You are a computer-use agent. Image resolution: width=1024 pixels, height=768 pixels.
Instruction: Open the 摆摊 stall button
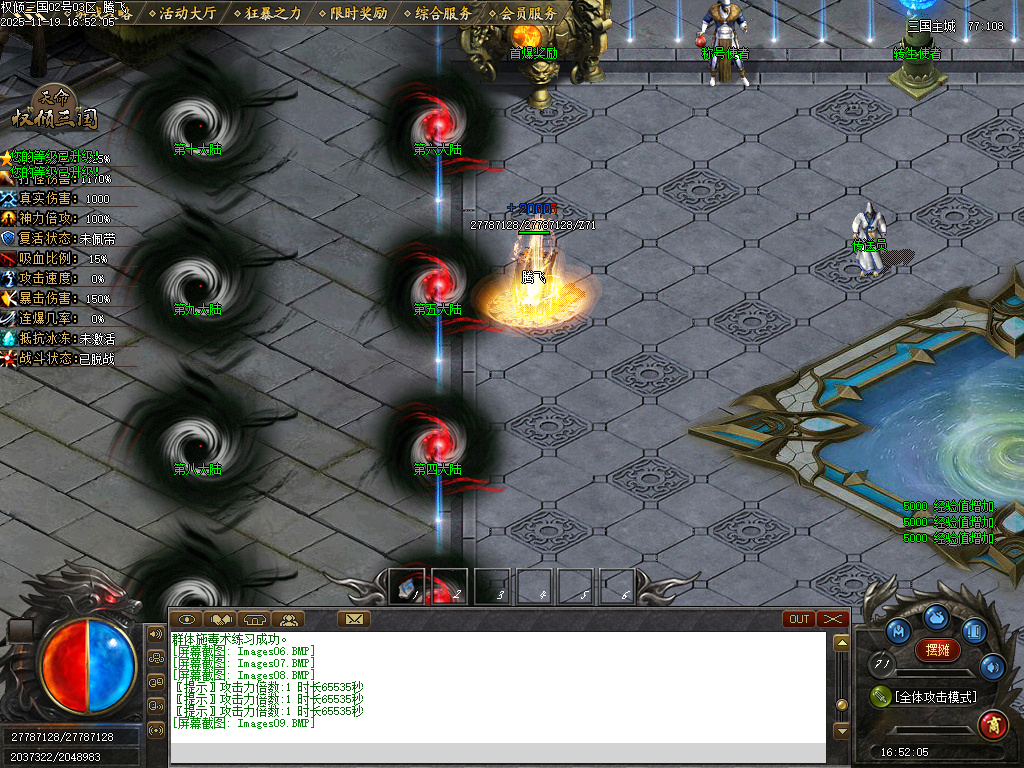coord(937,650)
